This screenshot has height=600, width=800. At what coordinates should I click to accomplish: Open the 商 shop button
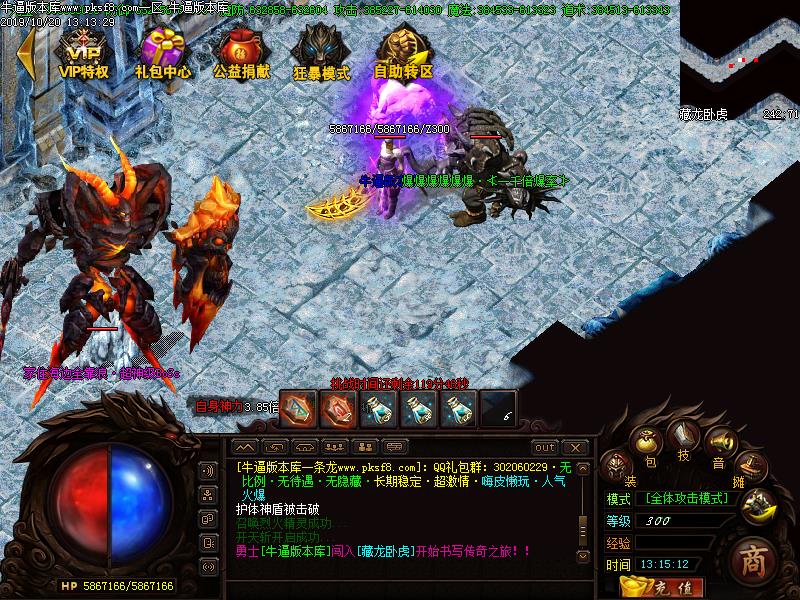click(x=752, y=561)
